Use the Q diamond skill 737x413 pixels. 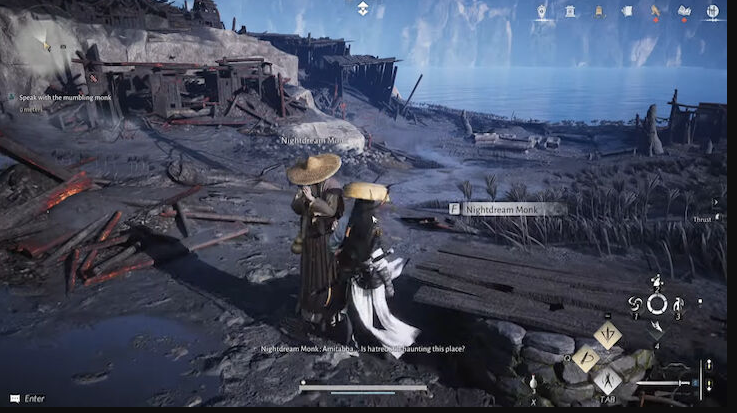[586, 358]
